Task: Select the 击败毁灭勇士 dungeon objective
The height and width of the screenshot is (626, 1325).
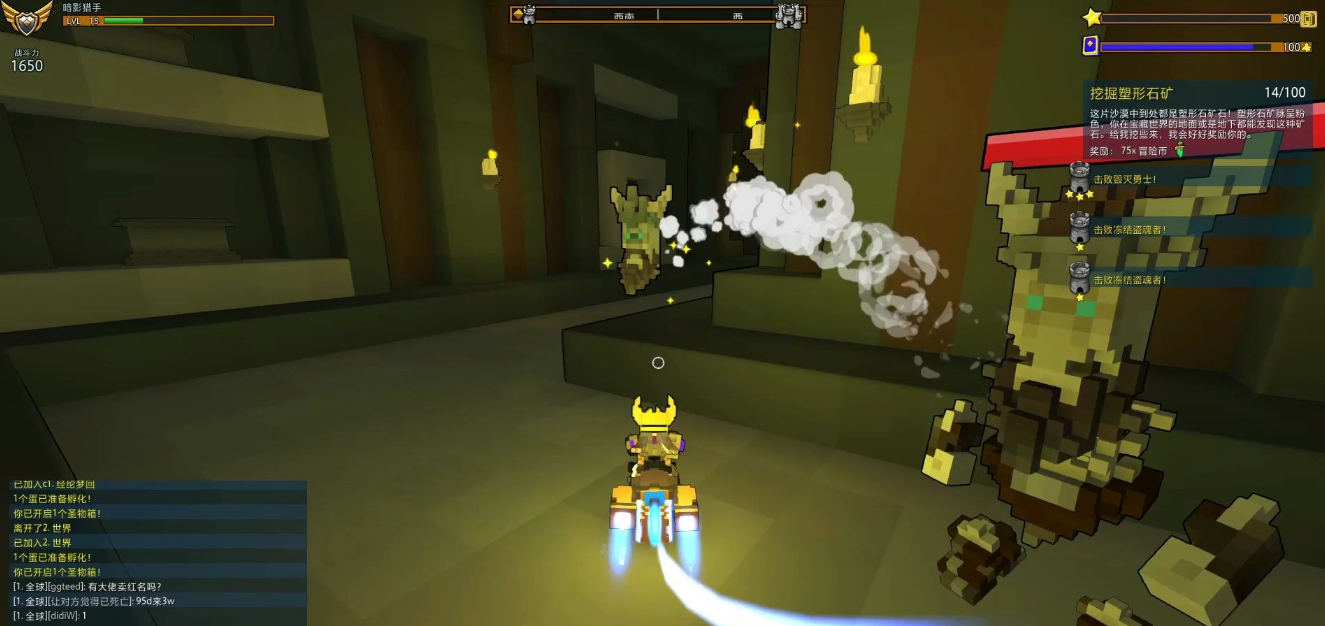Action: click(x=1124, y=179)
